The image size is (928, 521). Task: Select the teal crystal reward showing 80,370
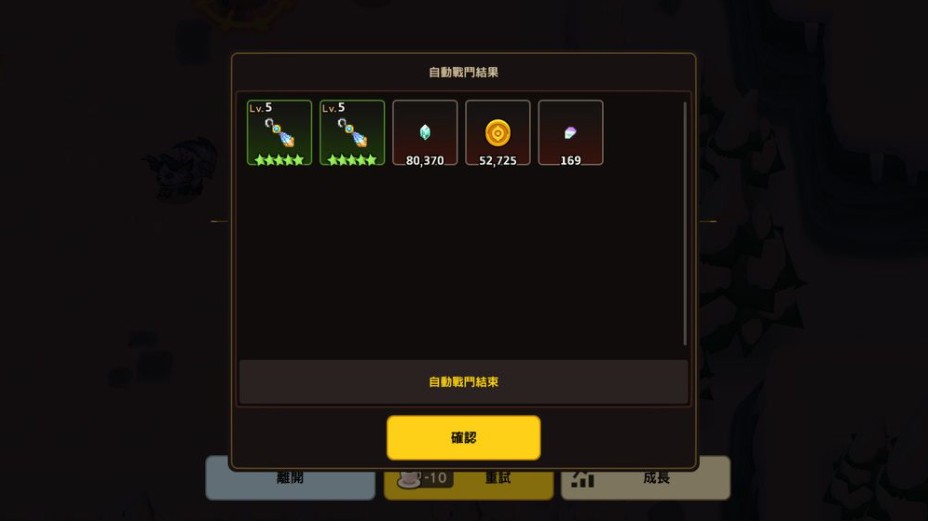[425, 132]
